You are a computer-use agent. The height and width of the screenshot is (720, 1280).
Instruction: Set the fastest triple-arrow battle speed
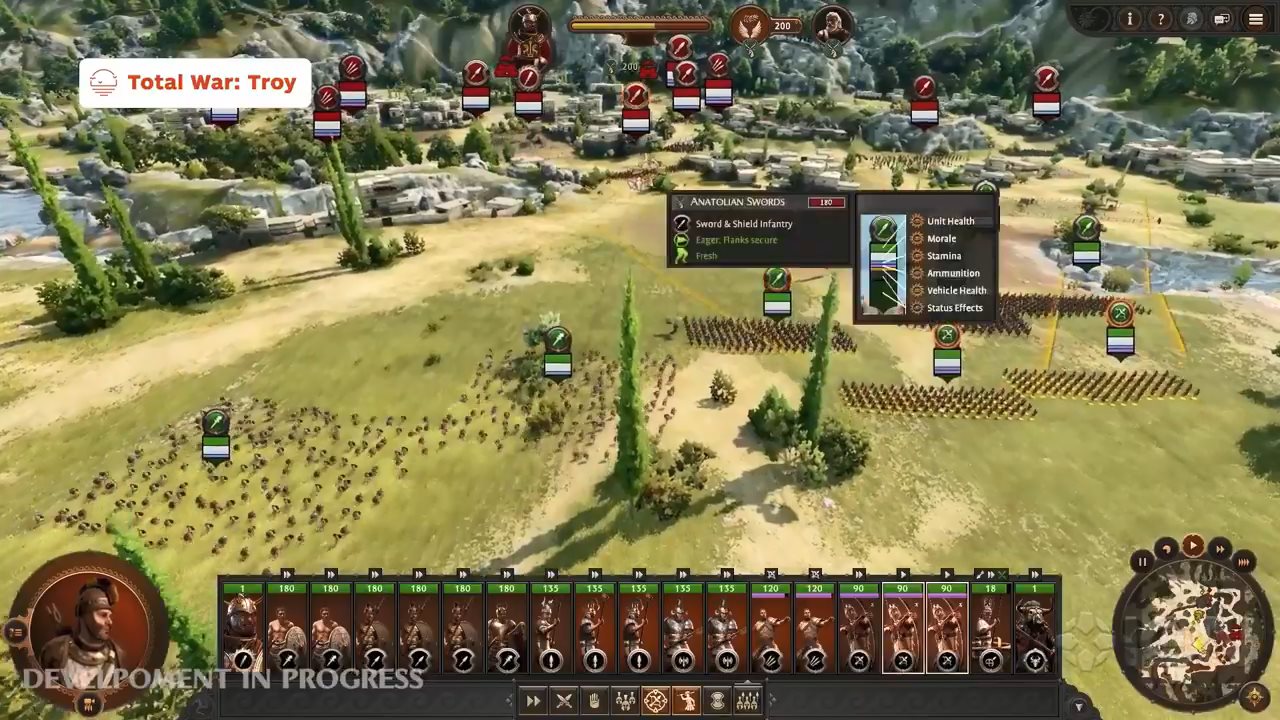(x=1243, y=562)
